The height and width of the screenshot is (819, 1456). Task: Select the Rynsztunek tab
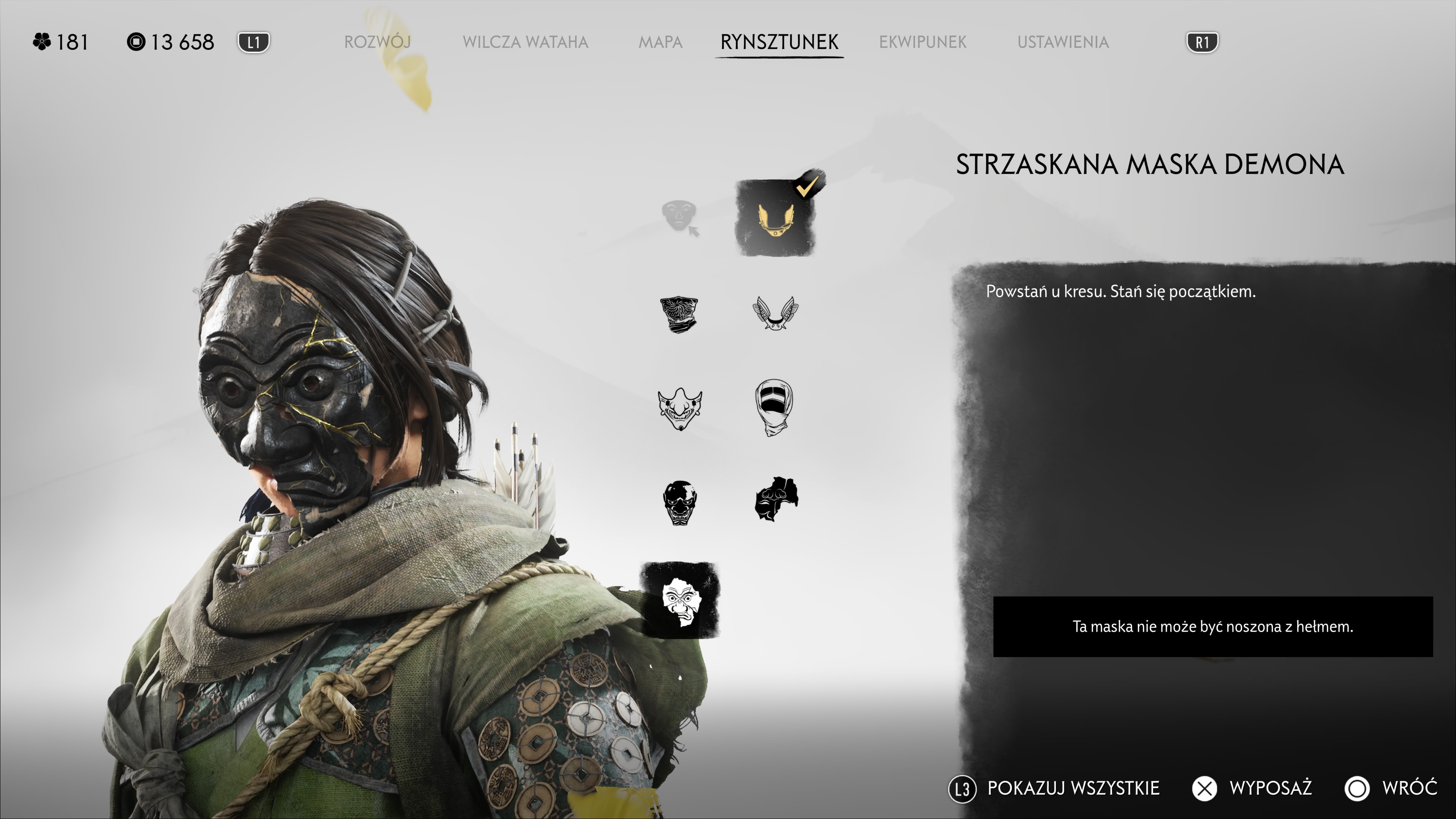point(779,42)
